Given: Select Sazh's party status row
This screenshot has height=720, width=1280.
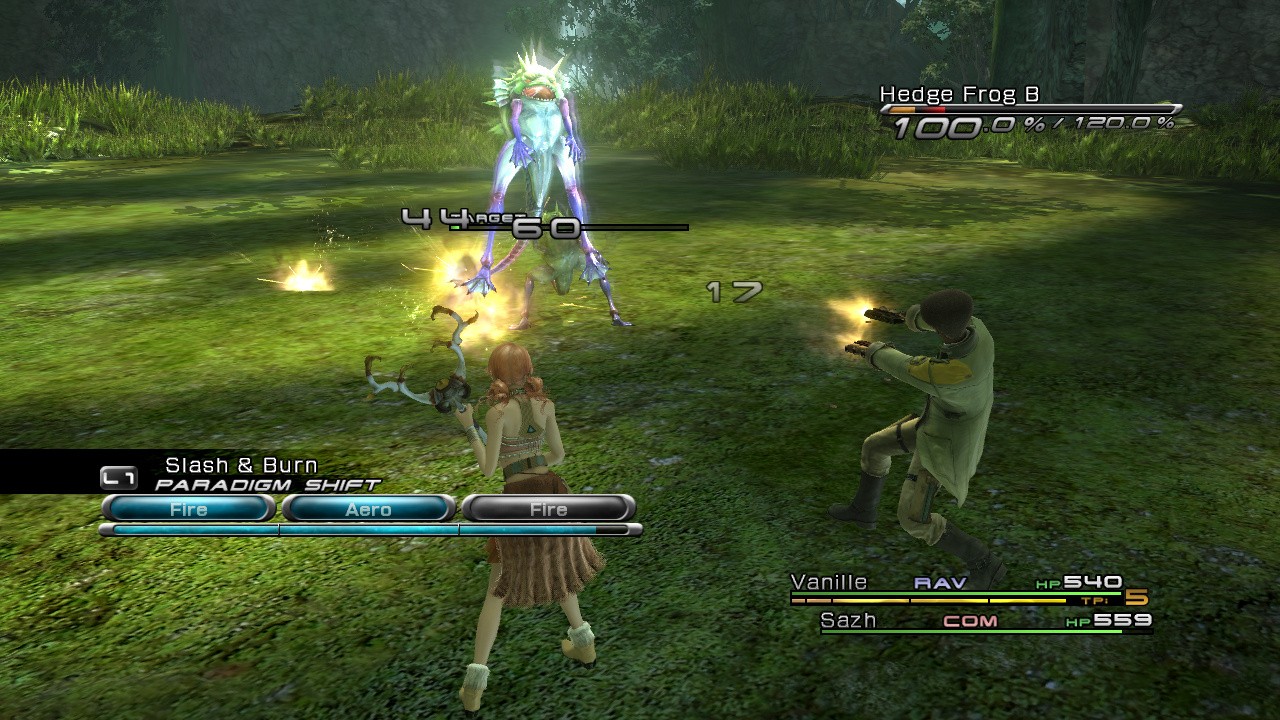Looking at the screenshot, I should [985, 621].
